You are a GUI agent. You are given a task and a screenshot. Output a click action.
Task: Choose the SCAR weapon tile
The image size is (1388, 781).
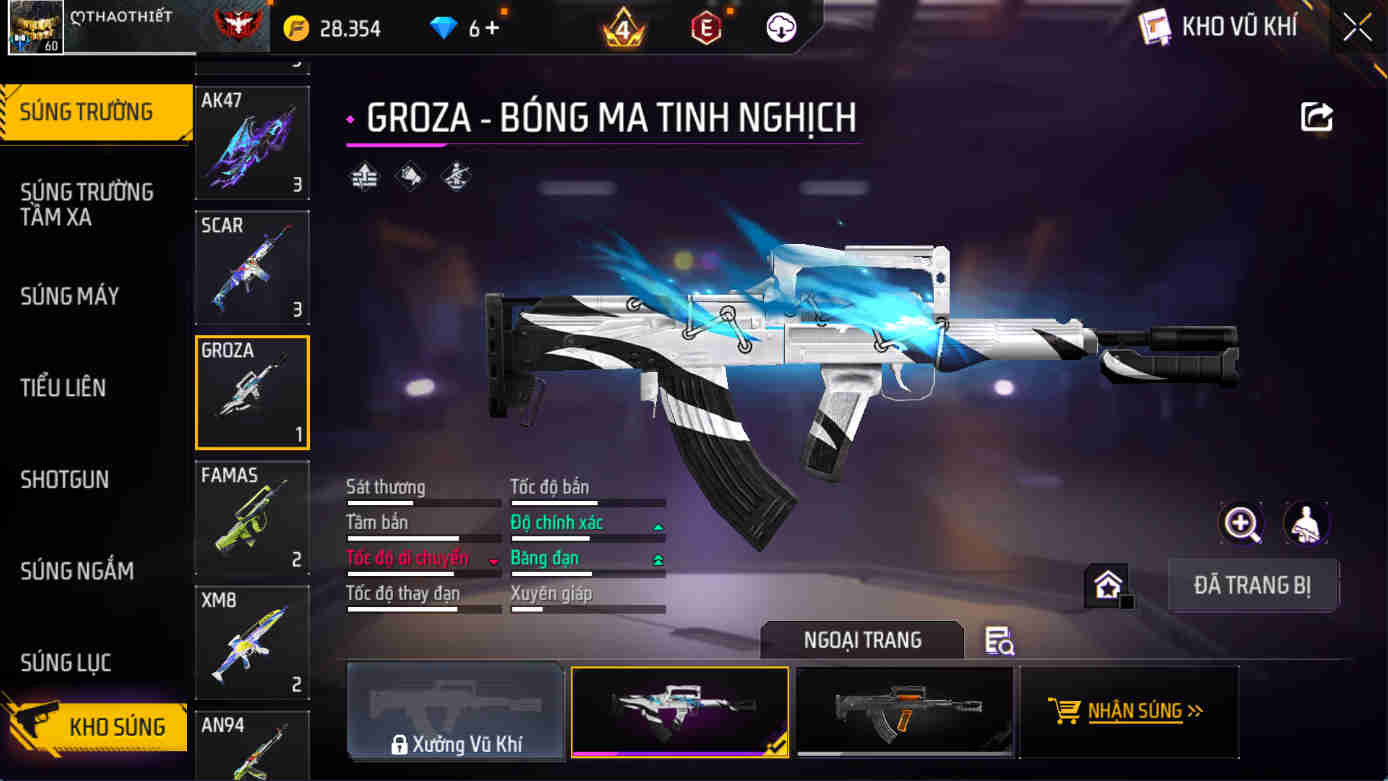tap(252, 267)
